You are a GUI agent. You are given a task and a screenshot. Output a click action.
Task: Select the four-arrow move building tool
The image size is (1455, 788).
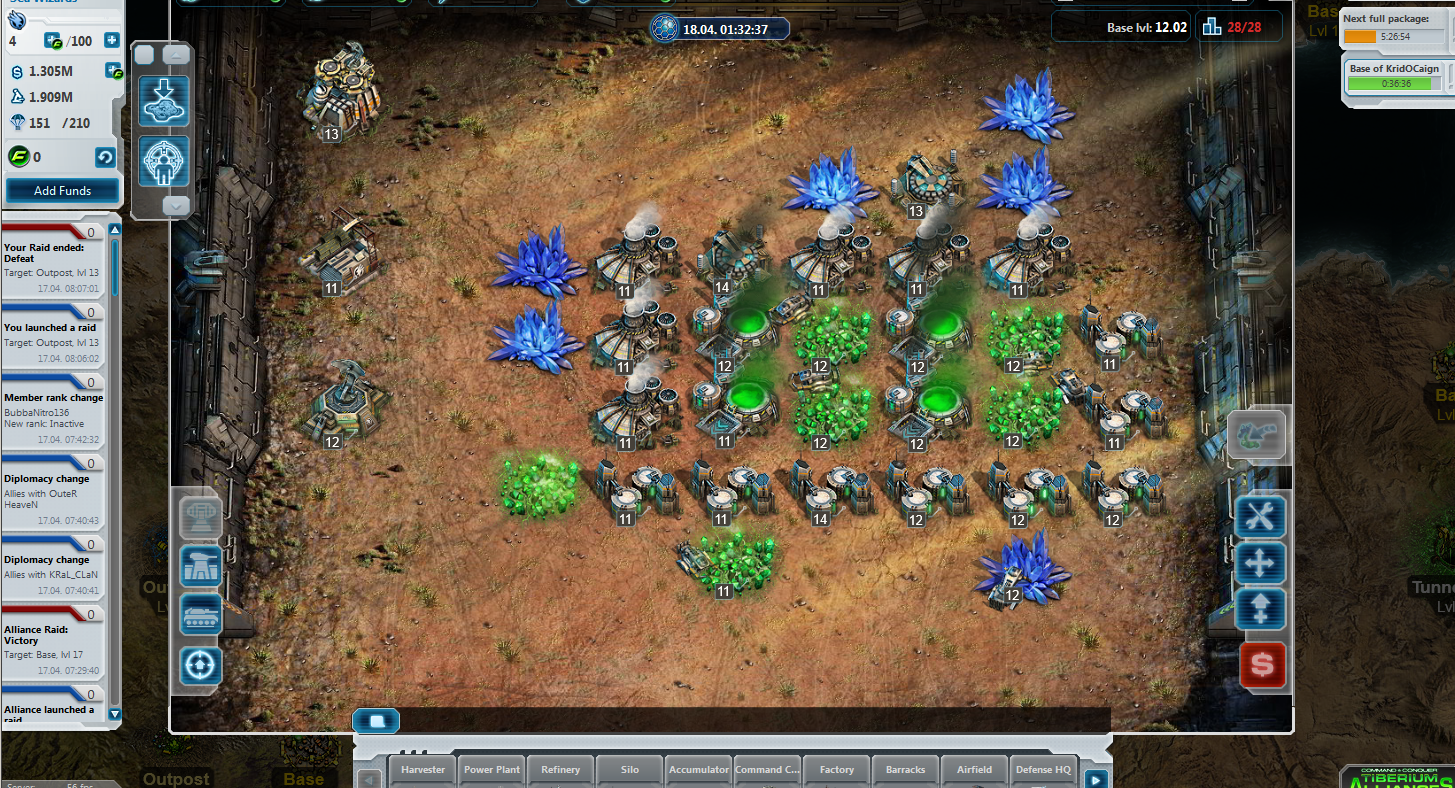coord(1260,563)
